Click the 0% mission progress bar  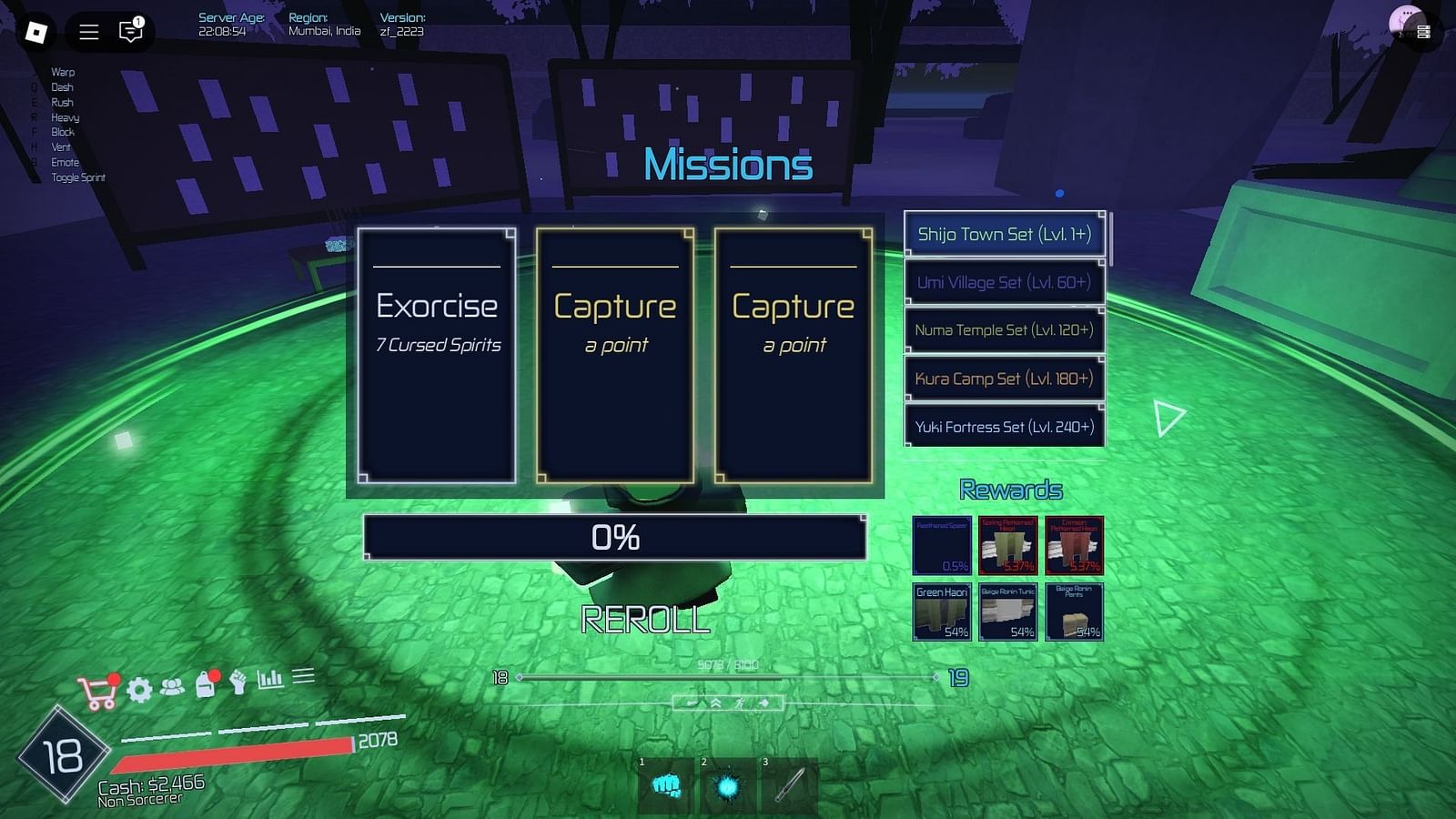click(615, 538)
